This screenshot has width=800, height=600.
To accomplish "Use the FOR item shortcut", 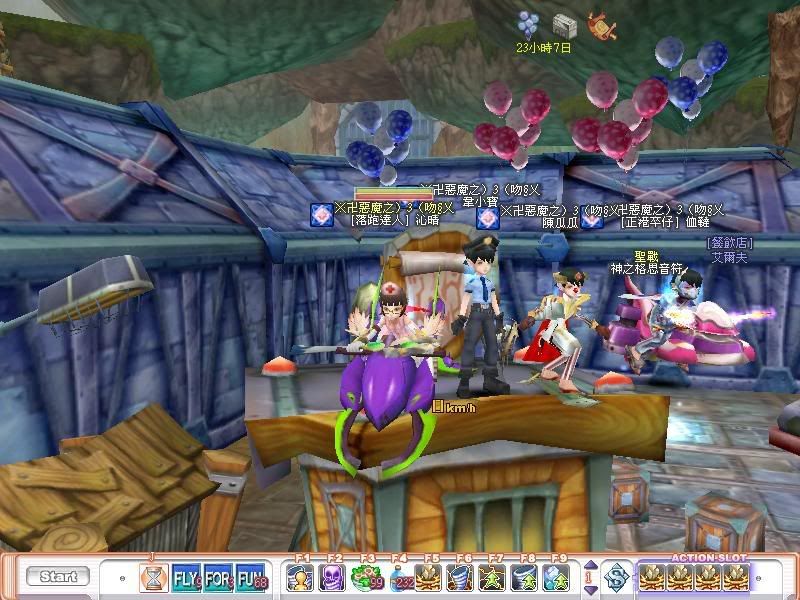I will point(220,577).
